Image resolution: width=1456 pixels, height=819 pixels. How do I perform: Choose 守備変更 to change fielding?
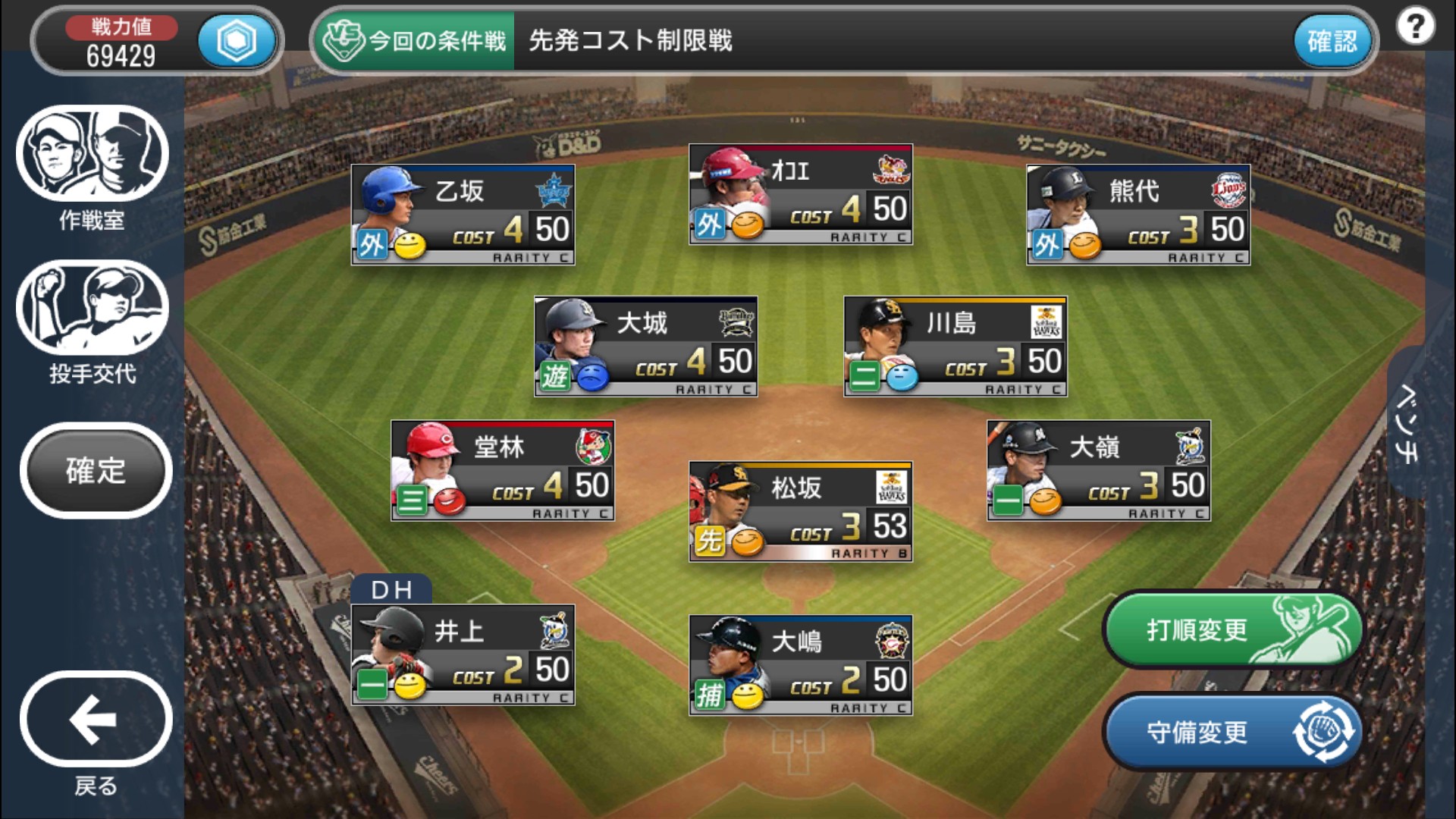coord(1233,732)
